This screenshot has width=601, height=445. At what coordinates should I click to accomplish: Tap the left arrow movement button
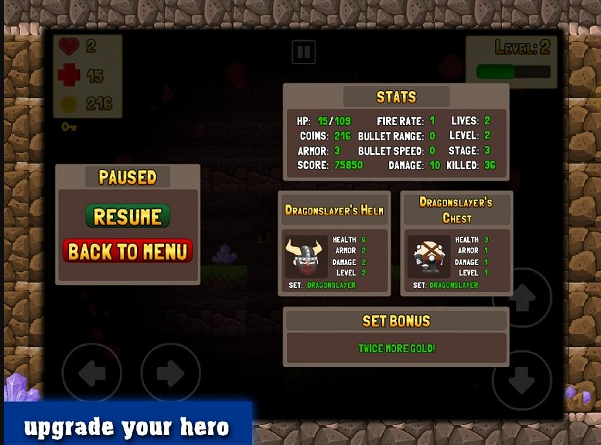92,373
